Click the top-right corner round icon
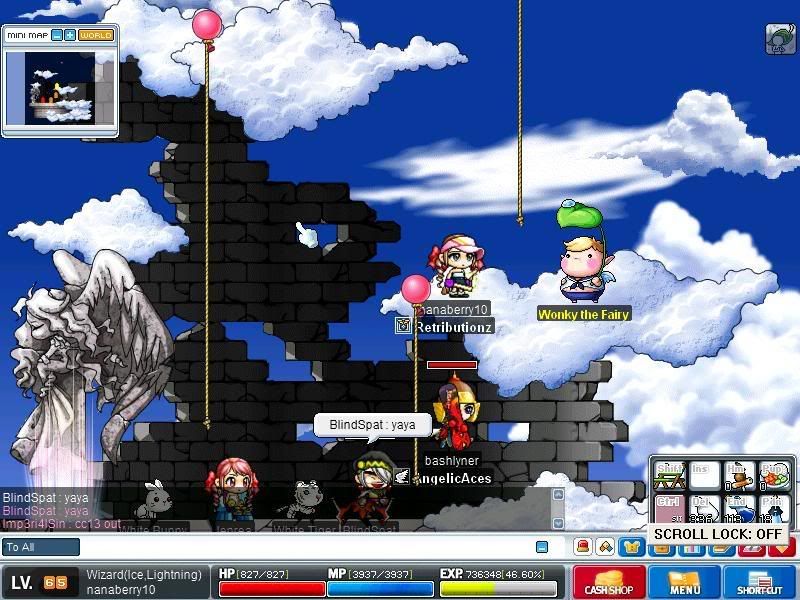This screenshot has height=600, width=800. tap(780, 38)
